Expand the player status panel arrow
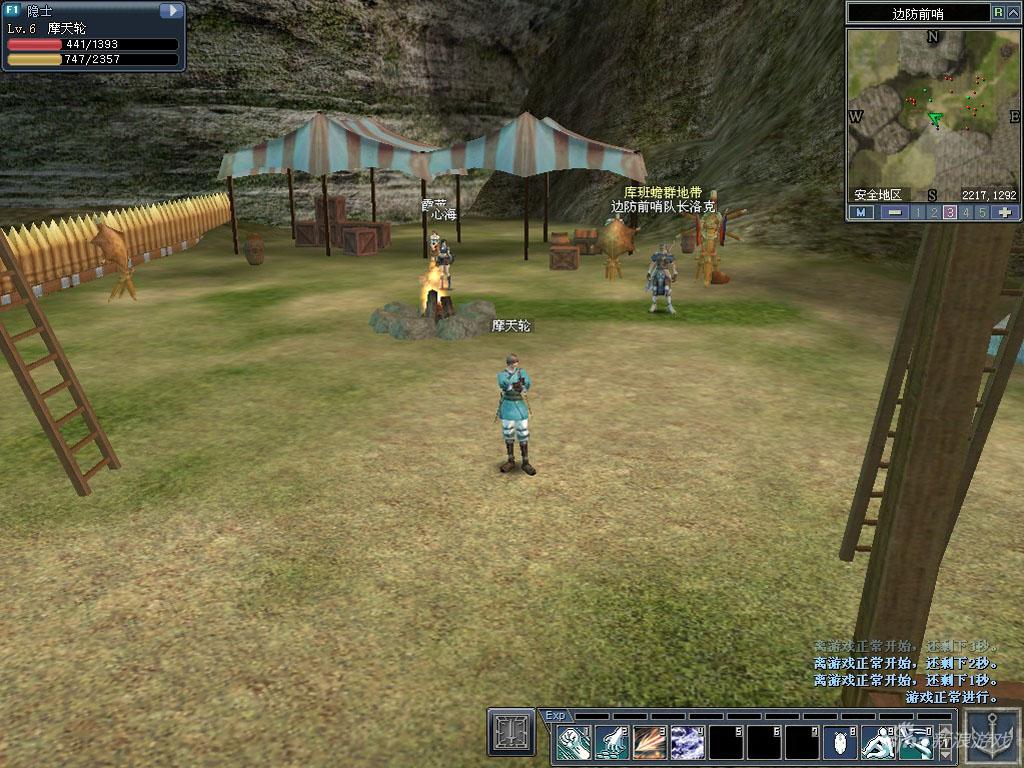This screenshot has height=768, width=1024. [172, 11]
